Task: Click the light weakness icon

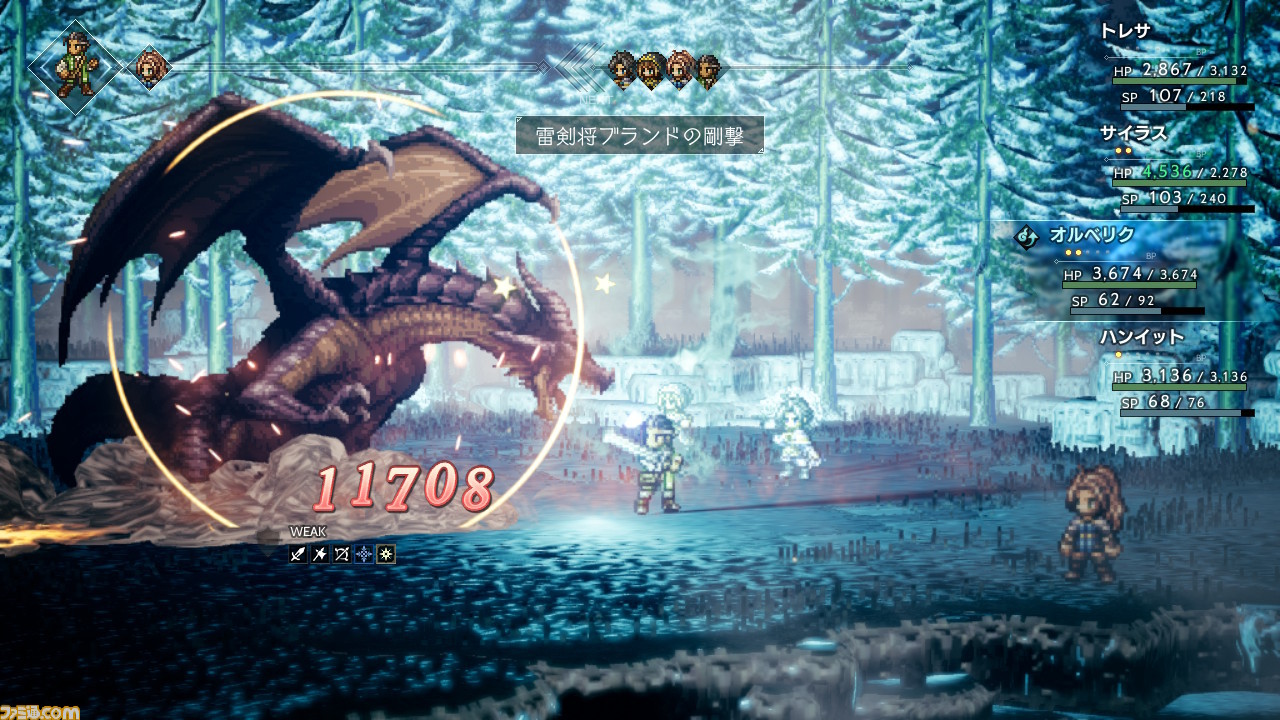Action: point(386,553)
